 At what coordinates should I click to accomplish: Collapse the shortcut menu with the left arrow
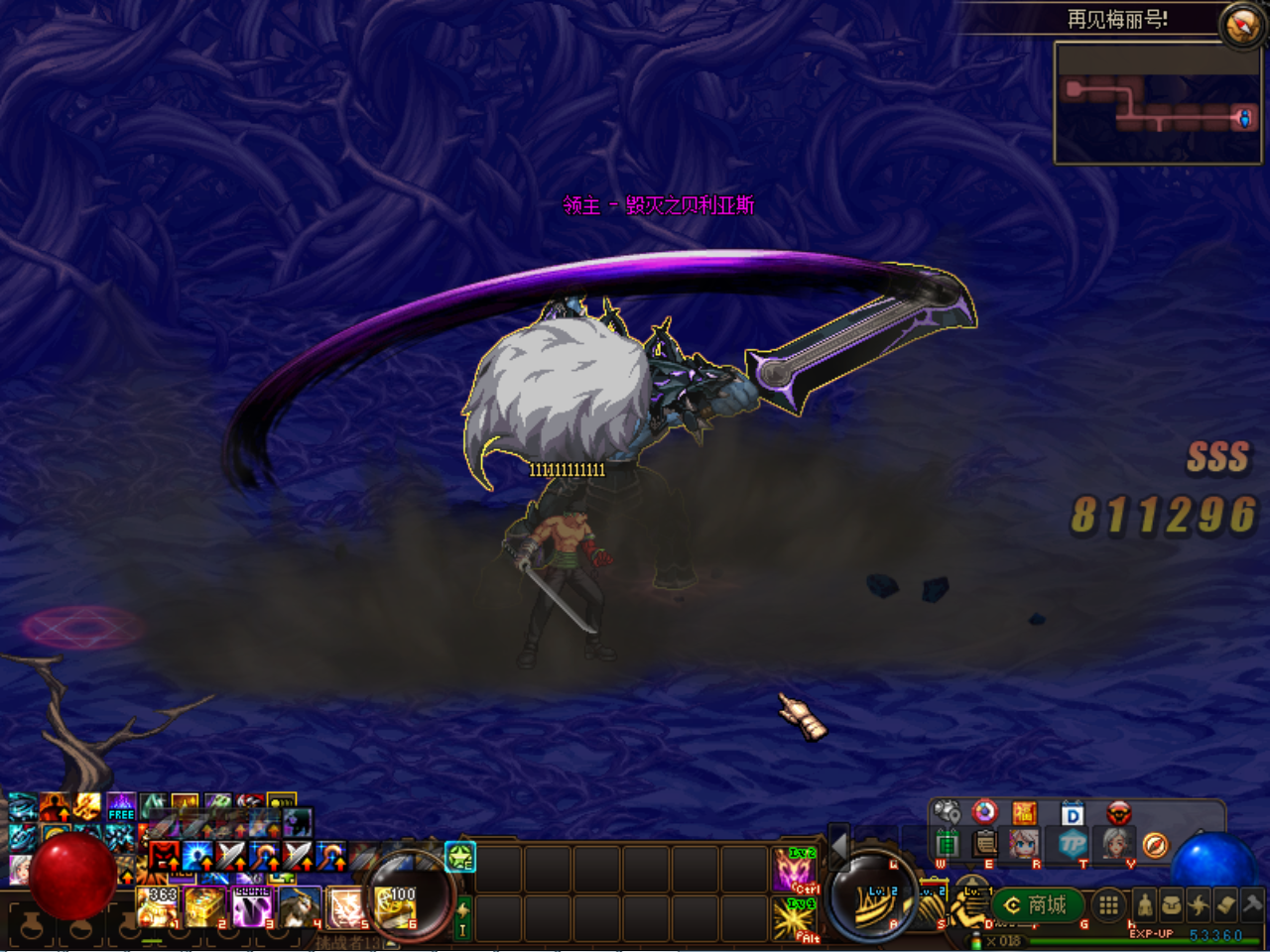click(x=839, y=847)
